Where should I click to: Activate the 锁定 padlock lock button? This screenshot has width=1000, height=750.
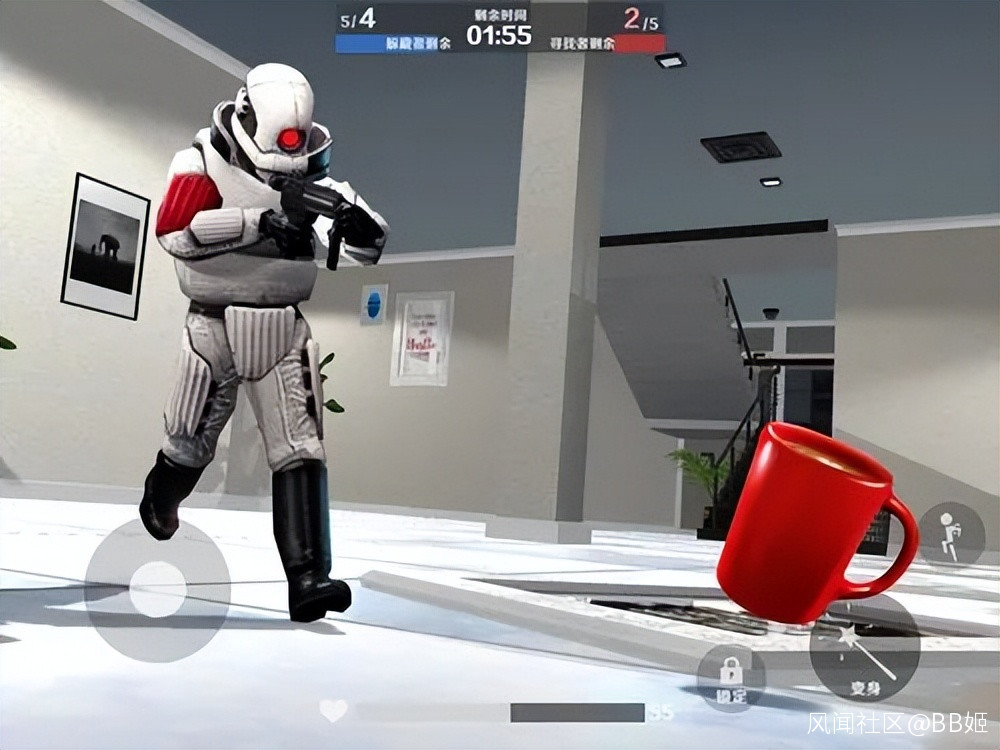coord(731,677)
